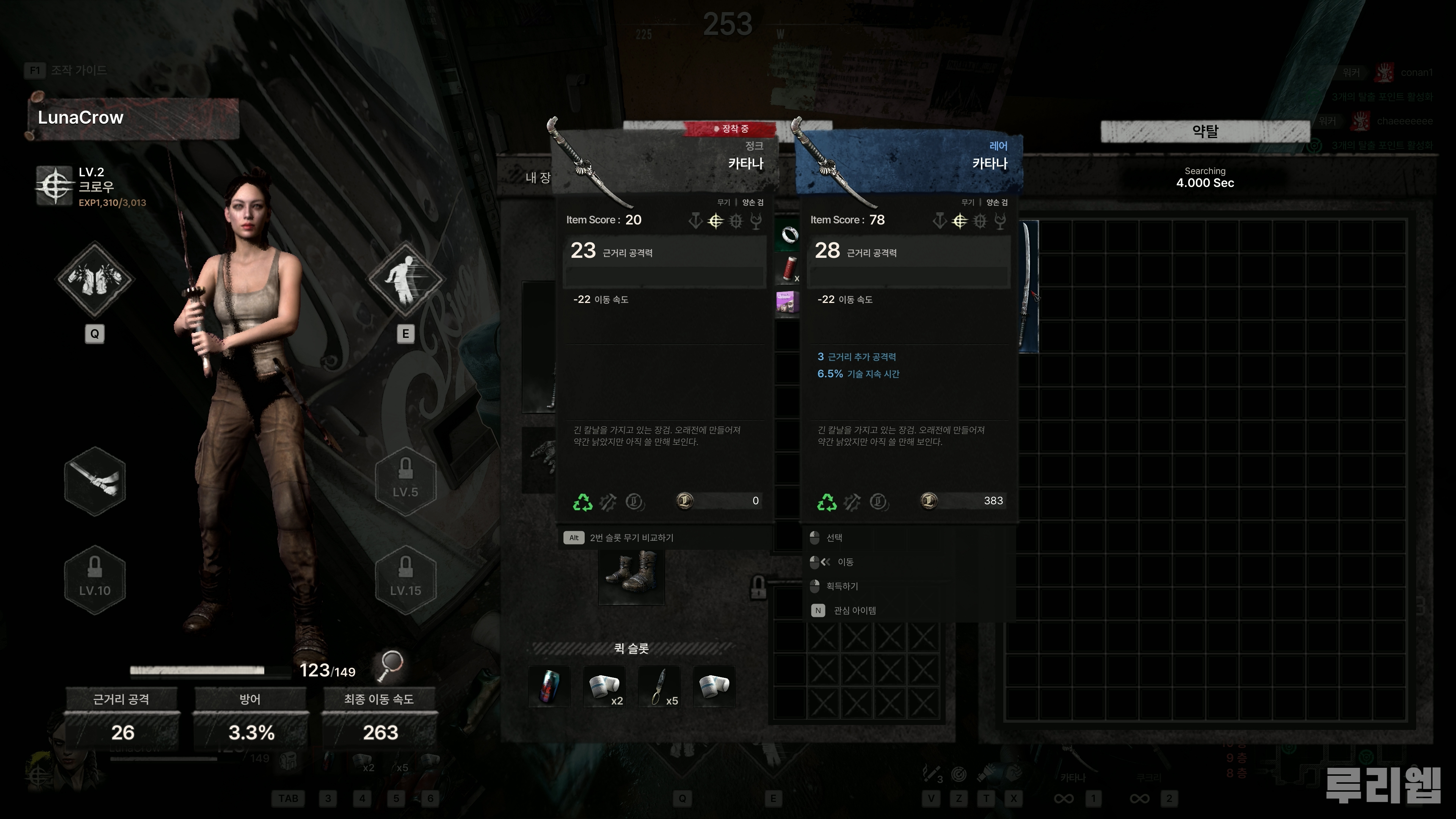Select the throwing knife x5 quick slot
Screen dimensions: 1456x819
tap(659, 686)
